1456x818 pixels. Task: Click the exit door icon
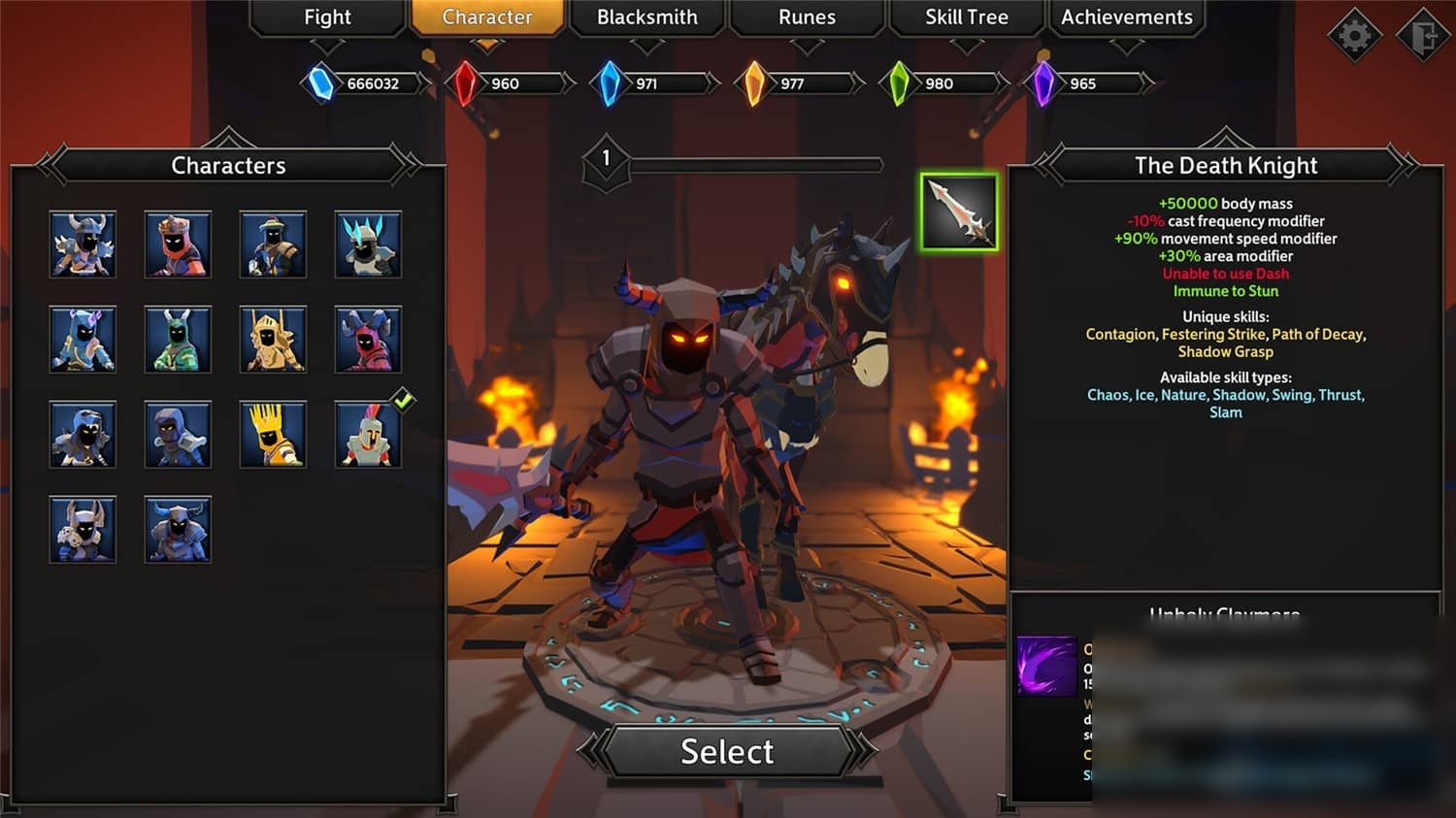(1423, 36)
